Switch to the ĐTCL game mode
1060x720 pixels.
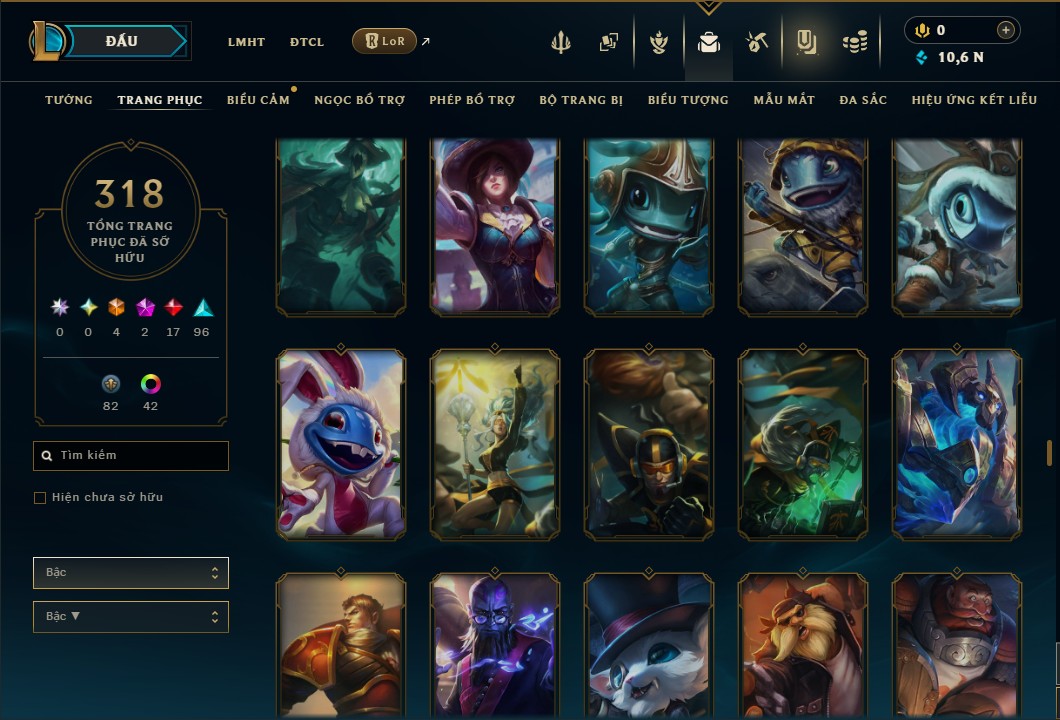coord(307,42)
